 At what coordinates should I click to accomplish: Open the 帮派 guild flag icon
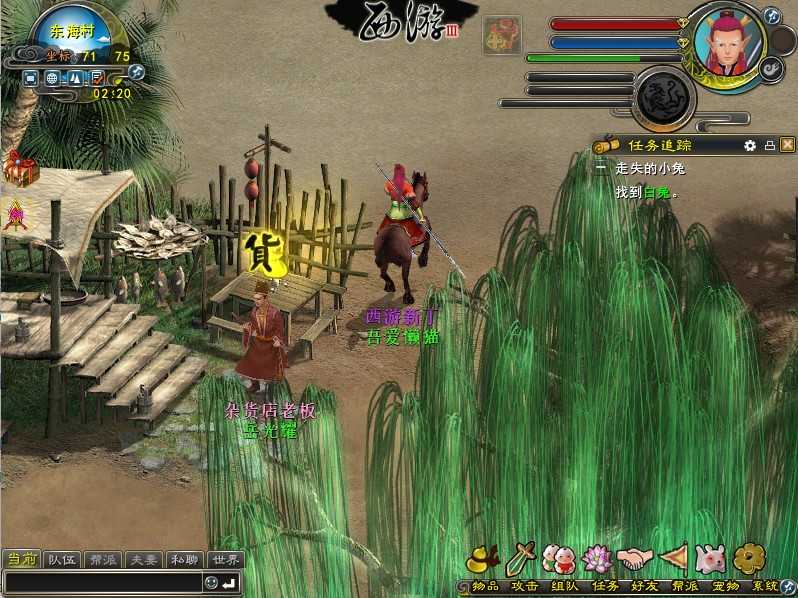tap(672, 559)
